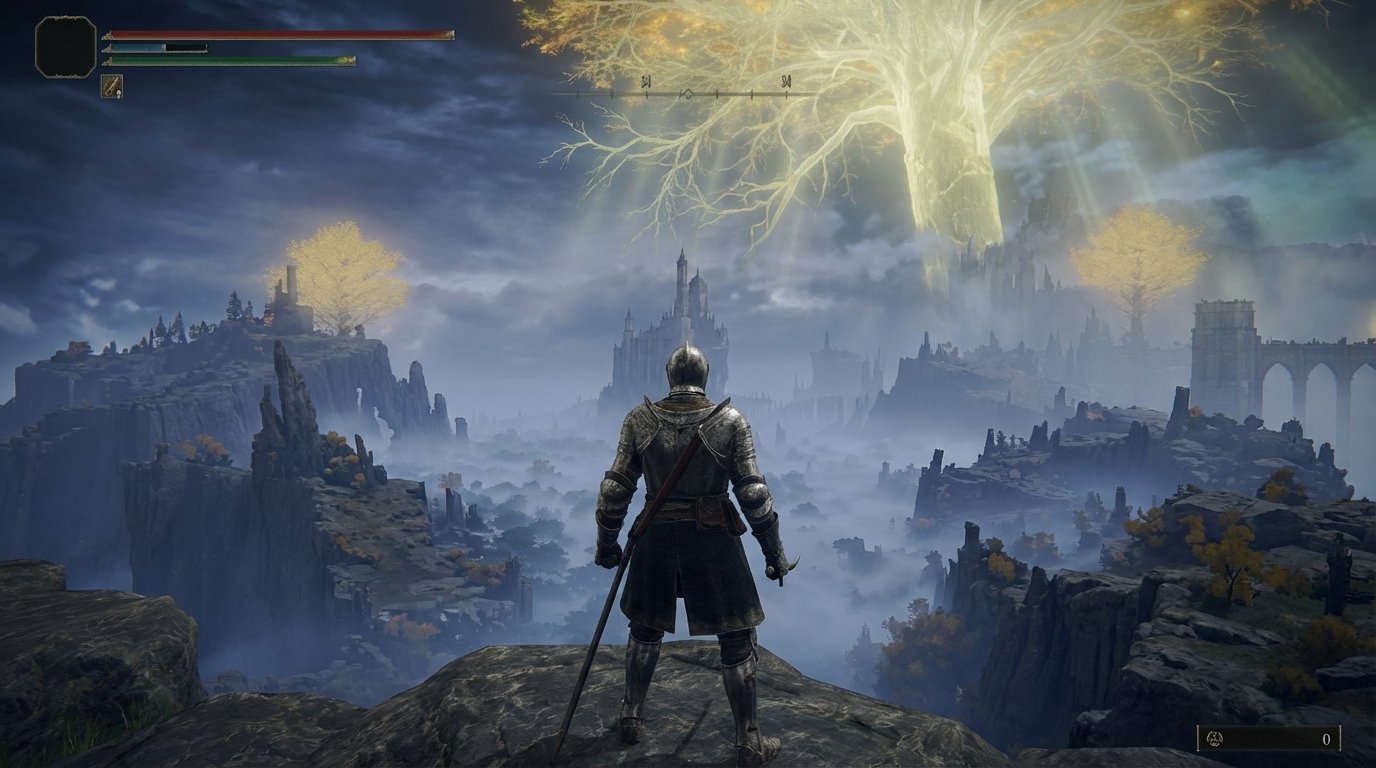Image resolution: width=1376 pixels, height=768 pixels.
Task: Click the leftmost tick mark on the compass
Action: tap(578, 95)
